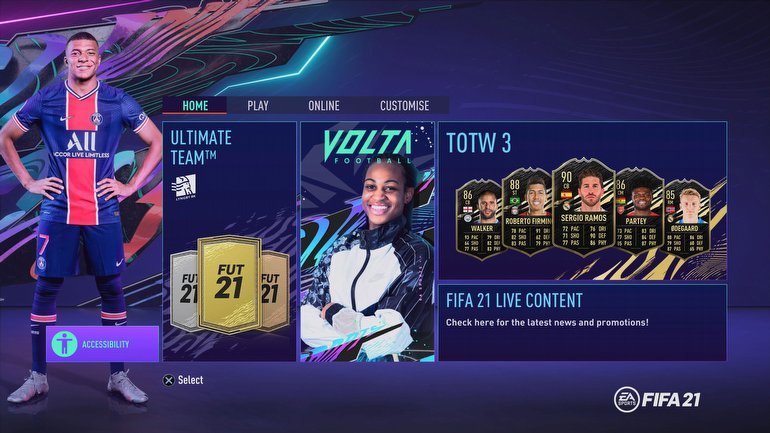
Task: Open FIFA 21 Live Content news
Action: (582, 322)
